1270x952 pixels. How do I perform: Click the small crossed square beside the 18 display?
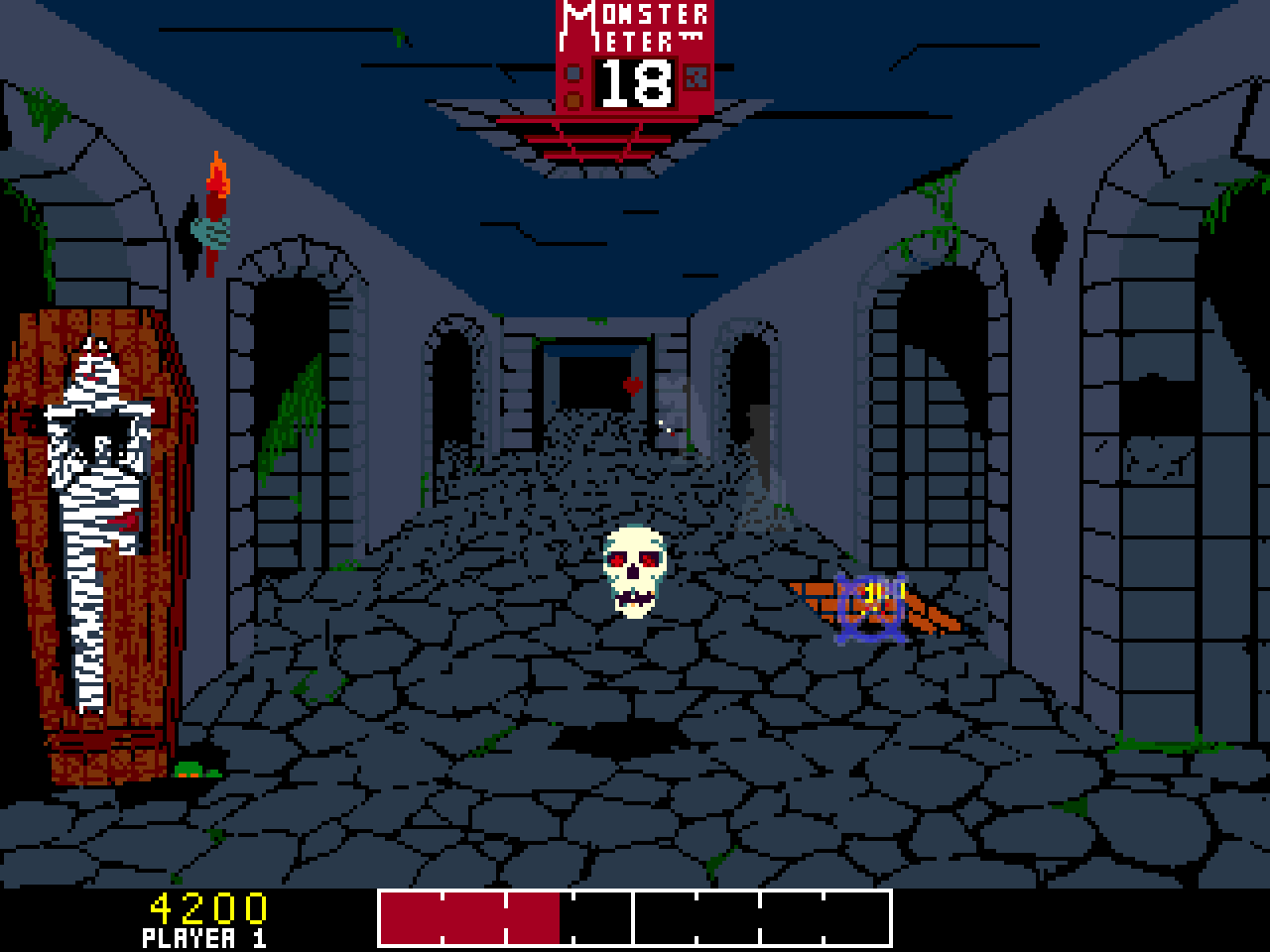pos(697,78)
